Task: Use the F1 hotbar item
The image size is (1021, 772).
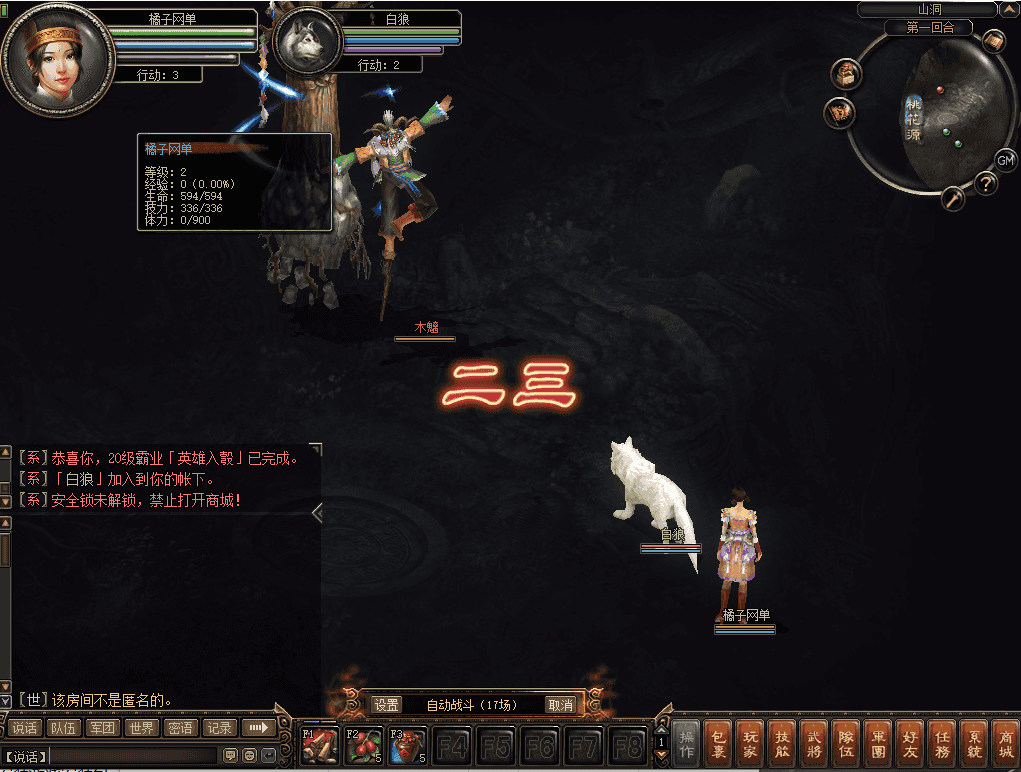Action: point(319,746)
